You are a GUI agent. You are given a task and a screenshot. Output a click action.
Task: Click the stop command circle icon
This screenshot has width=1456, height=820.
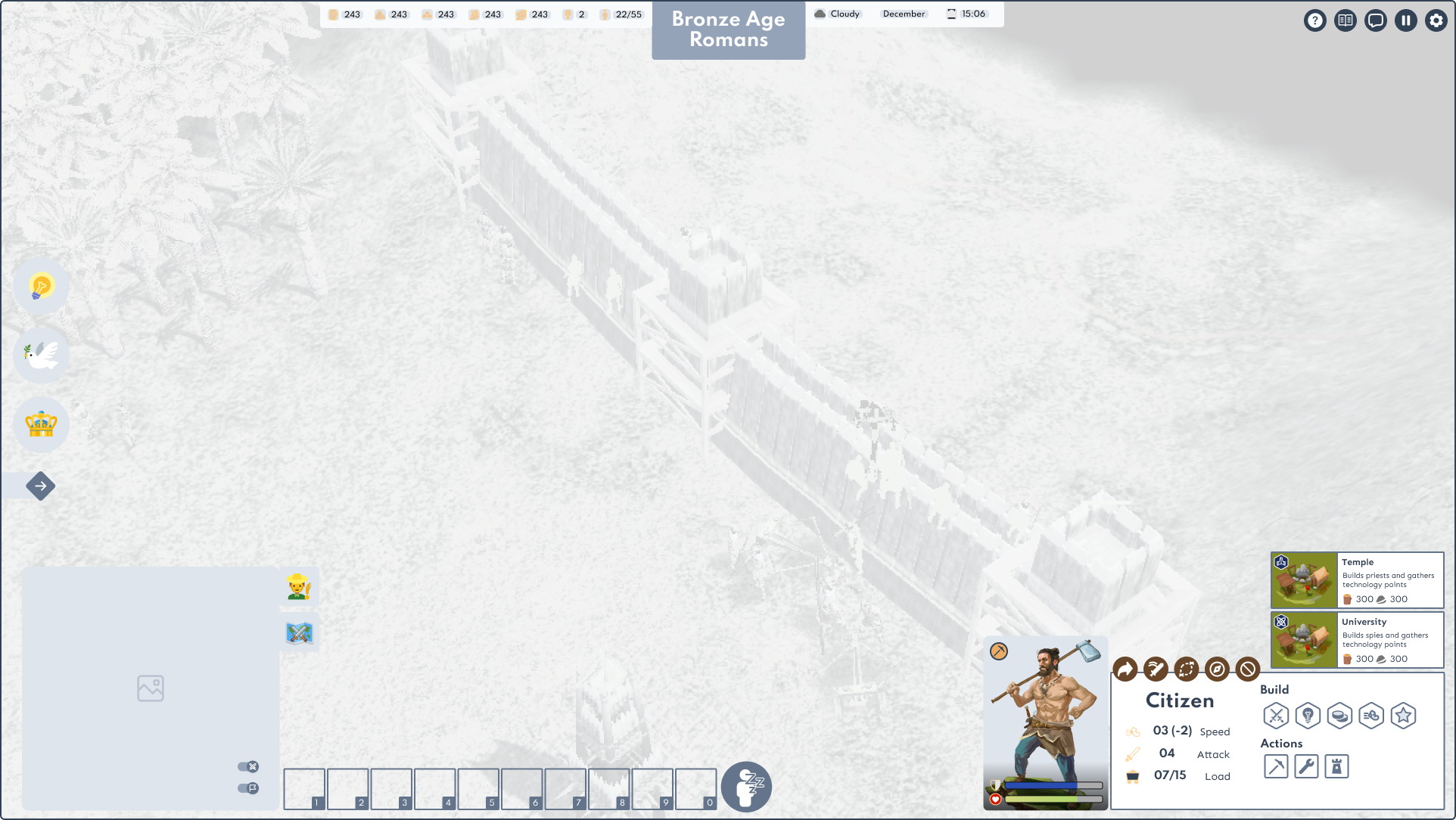tap(1247, 669)
